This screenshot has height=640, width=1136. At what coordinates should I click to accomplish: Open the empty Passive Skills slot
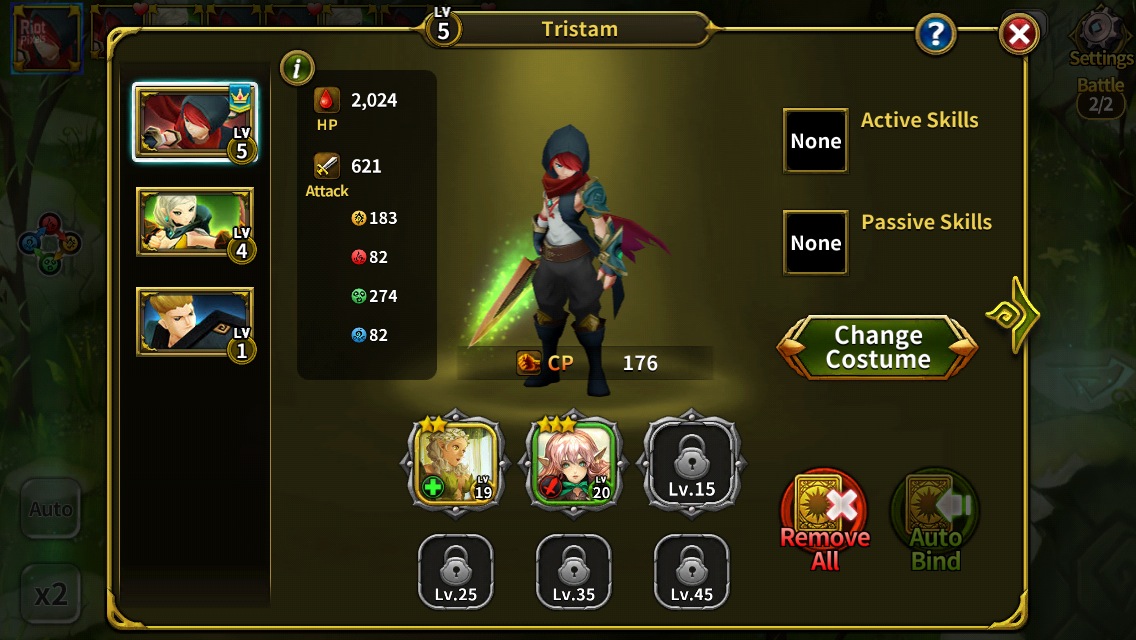click(815, 243)
